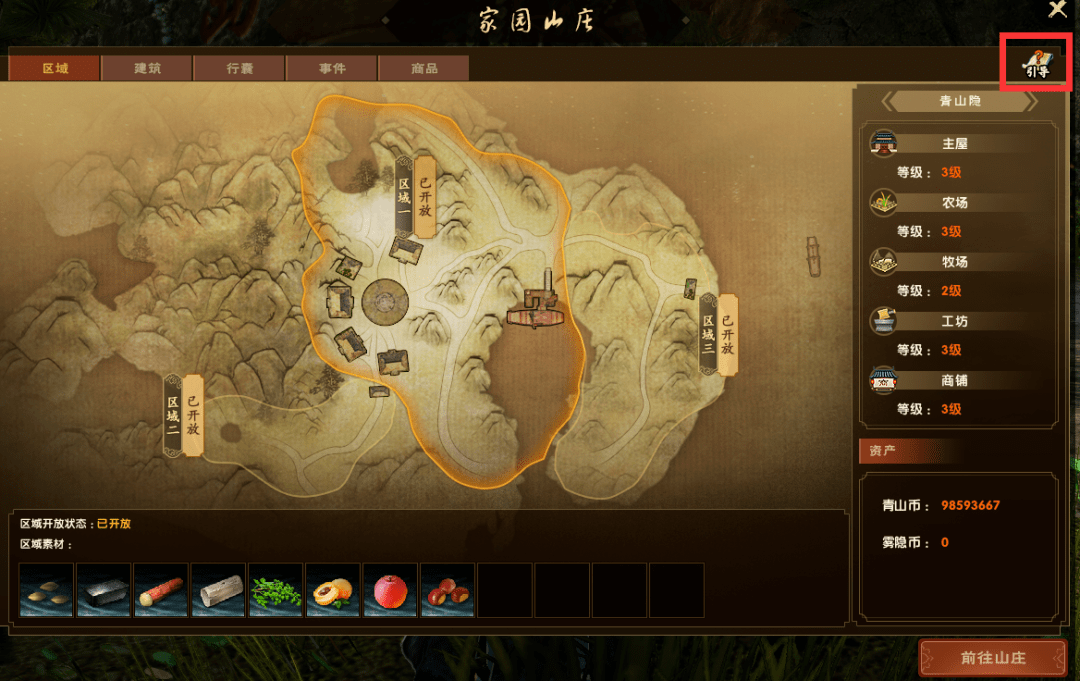Close the 家园山庄 window
1080x681 pixels.
[1057, 10]
